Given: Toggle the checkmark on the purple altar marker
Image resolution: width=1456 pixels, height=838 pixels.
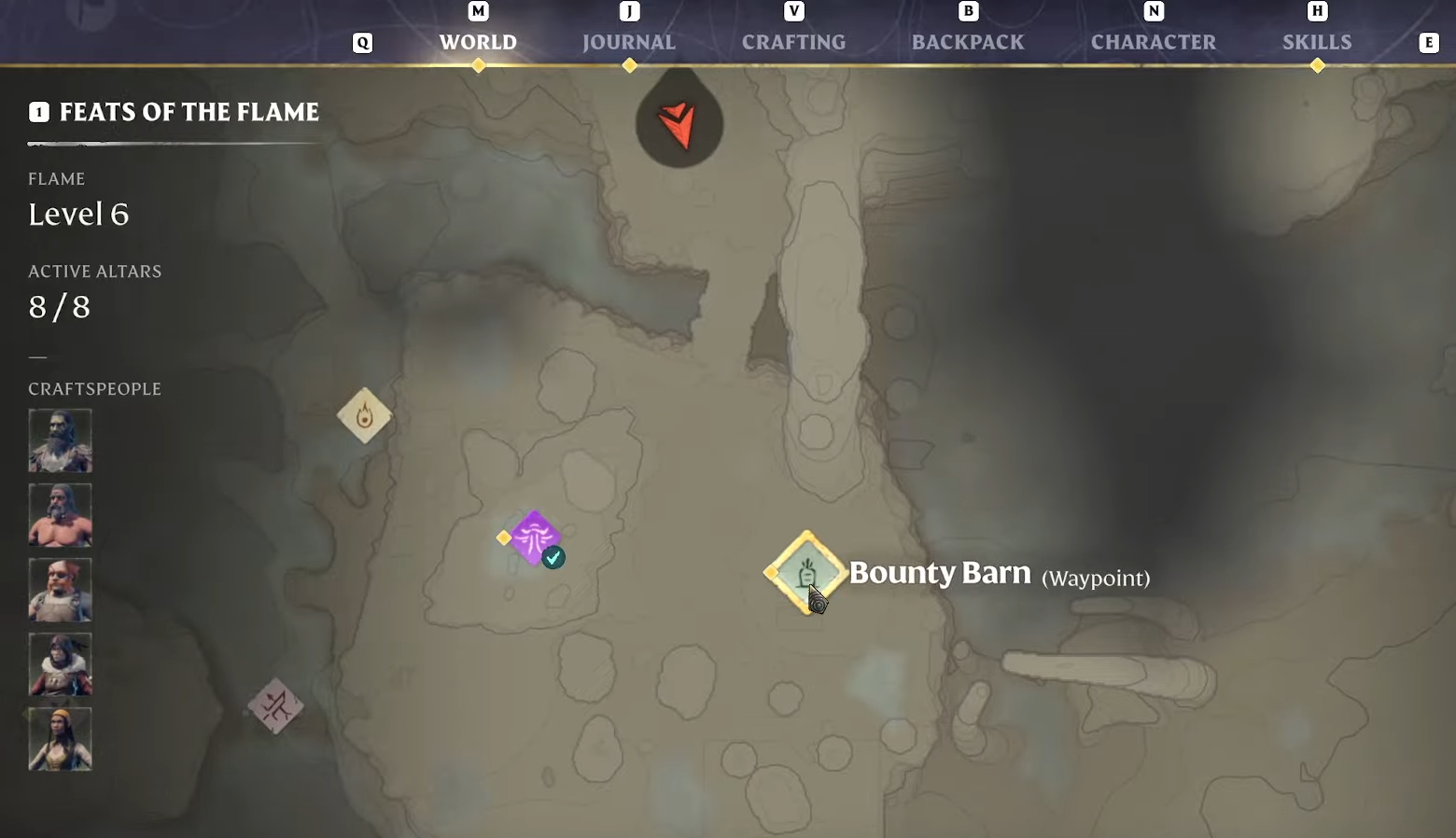Looking at the screenshot, I should point(553,557).
